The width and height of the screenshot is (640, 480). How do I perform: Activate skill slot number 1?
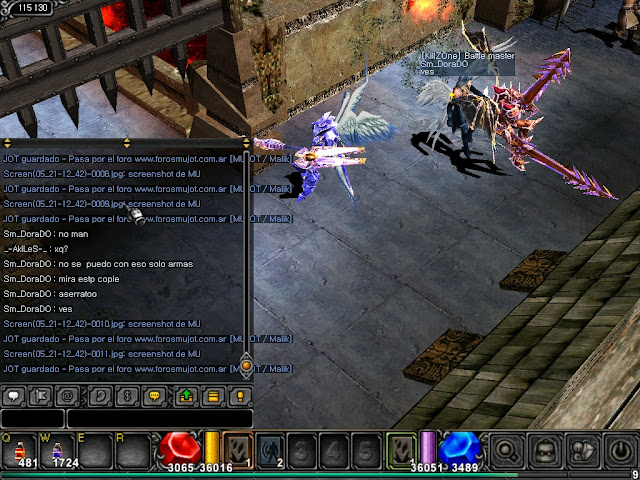pos(239,450)
